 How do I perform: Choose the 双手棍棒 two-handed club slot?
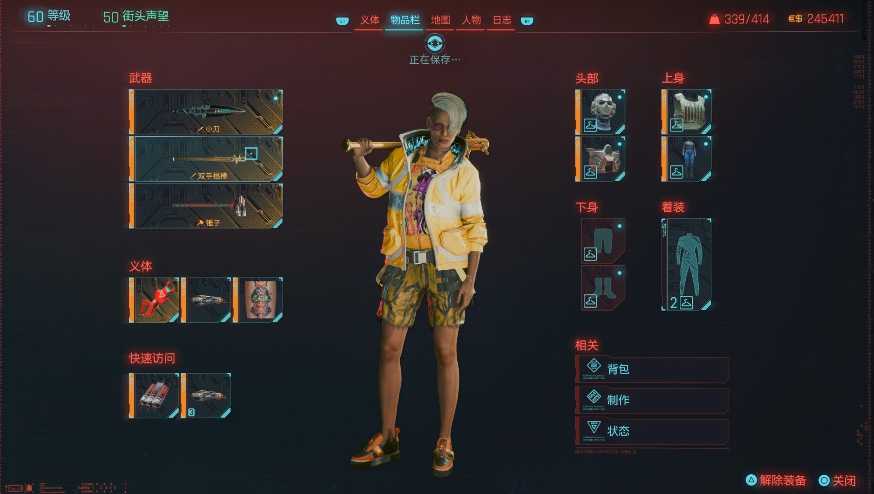pos(207,158)
